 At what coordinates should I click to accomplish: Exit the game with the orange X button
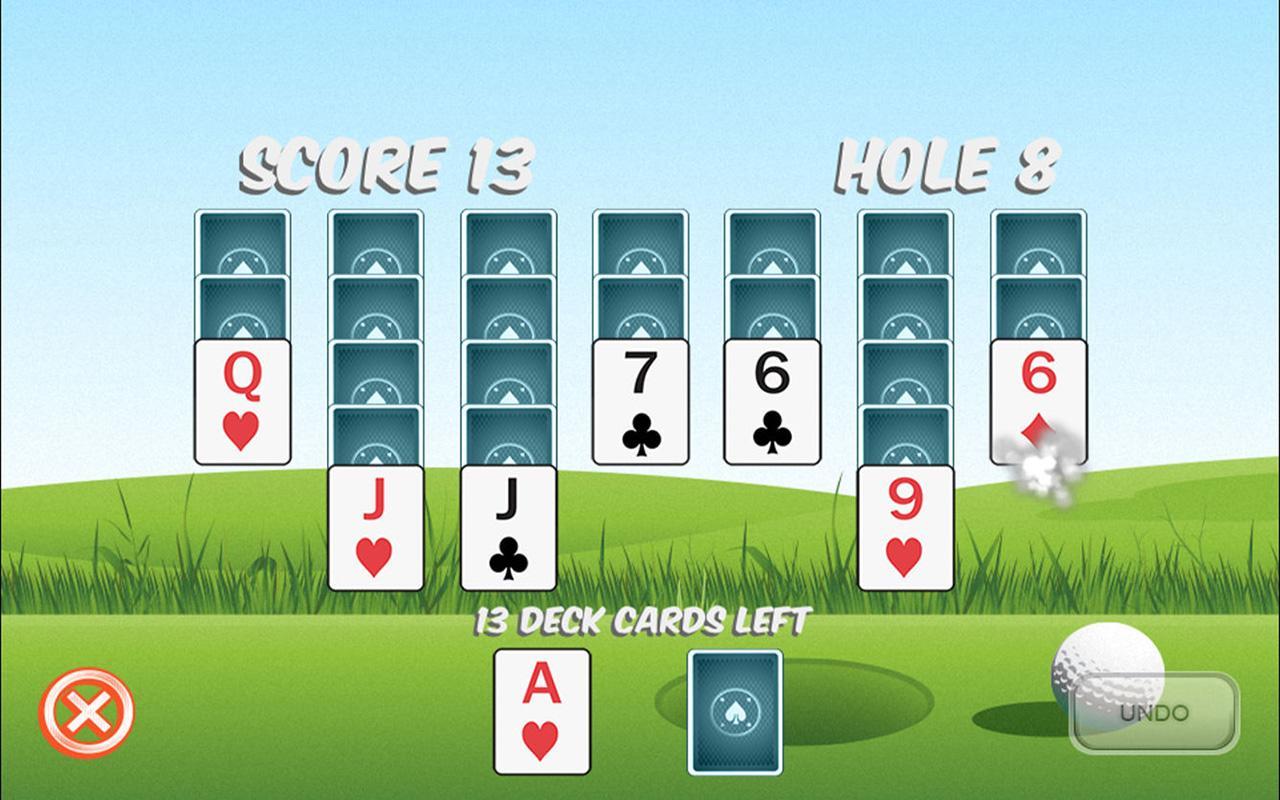[x=88, y=712]
